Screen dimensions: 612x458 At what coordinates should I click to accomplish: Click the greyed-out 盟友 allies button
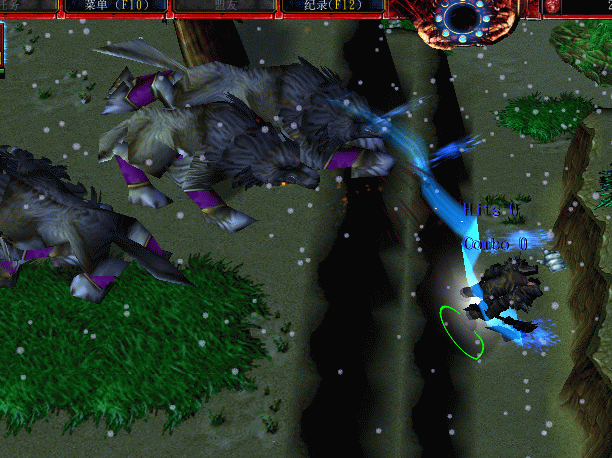pyautogui.click(x=224, y=6)
